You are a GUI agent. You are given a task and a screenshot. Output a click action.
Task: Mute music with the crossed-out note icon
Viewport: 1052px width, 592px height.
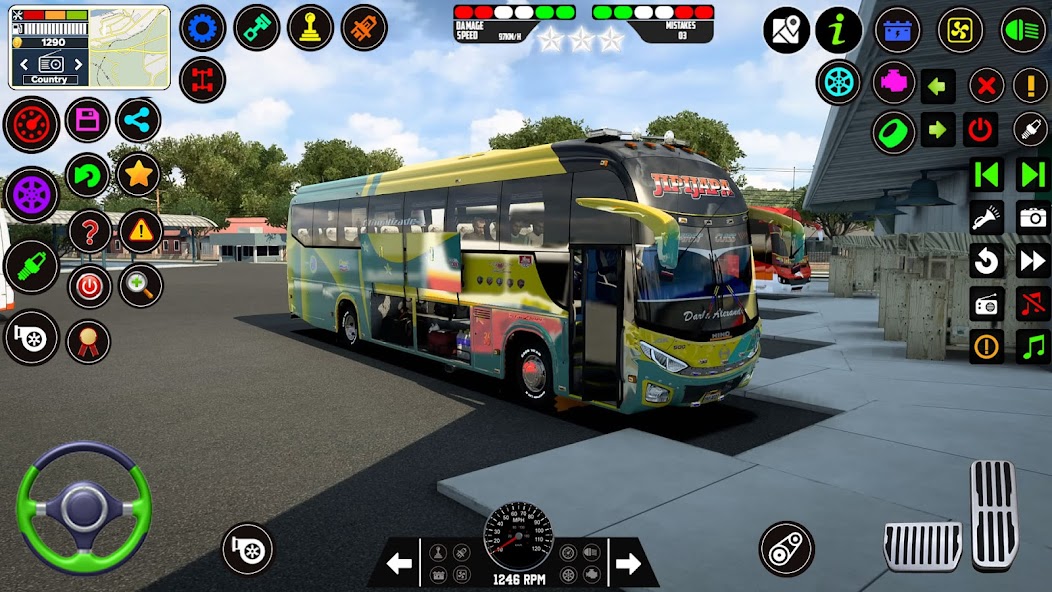pyautogui.click(x=1032, y=303)
